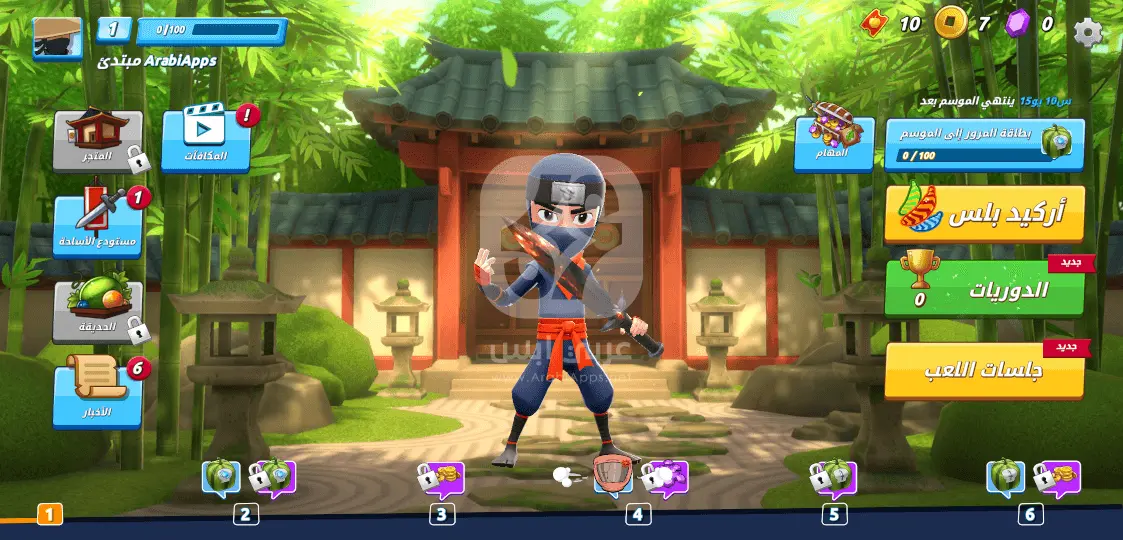Image resolution: width=1123 pixels, height=540 pixels.
Task: Start Arcade Plus (أركيد بلس) mode
Action: point(984,213)
